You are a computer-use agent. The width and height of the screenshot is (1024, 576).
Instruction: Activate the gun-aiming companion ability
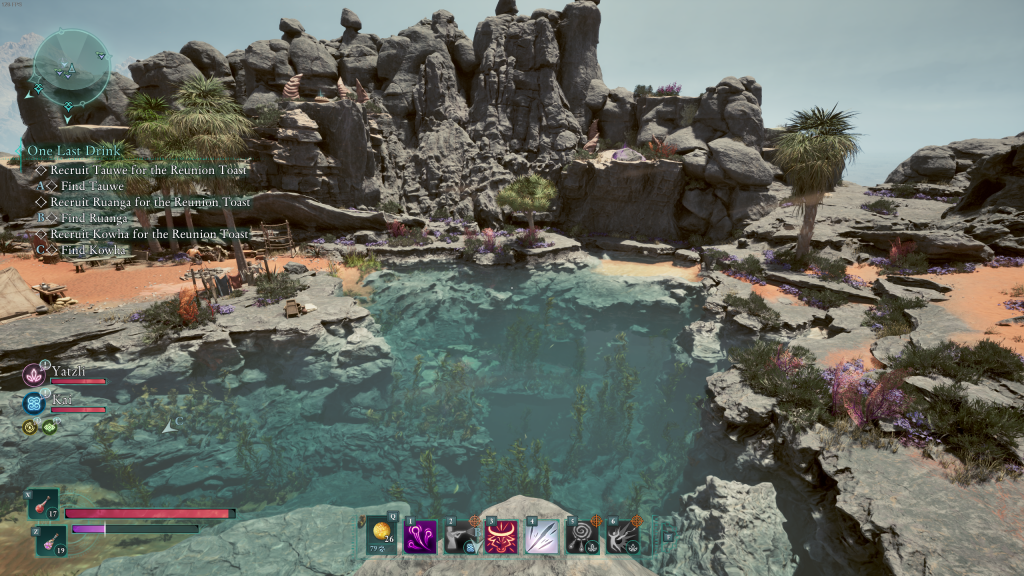[461, 536]
